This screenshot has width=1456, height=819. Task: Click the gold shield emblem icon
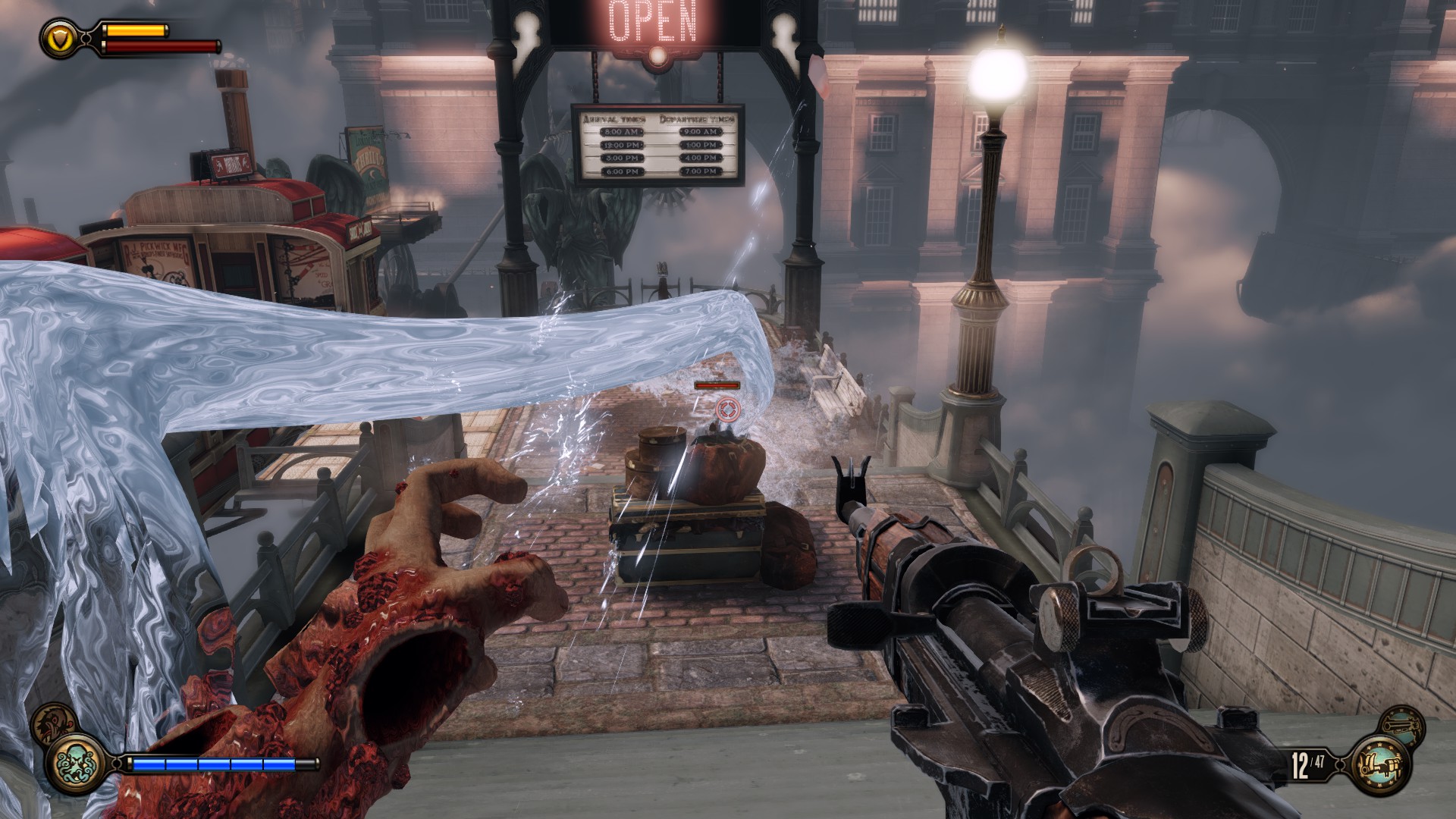click(58, 36)
